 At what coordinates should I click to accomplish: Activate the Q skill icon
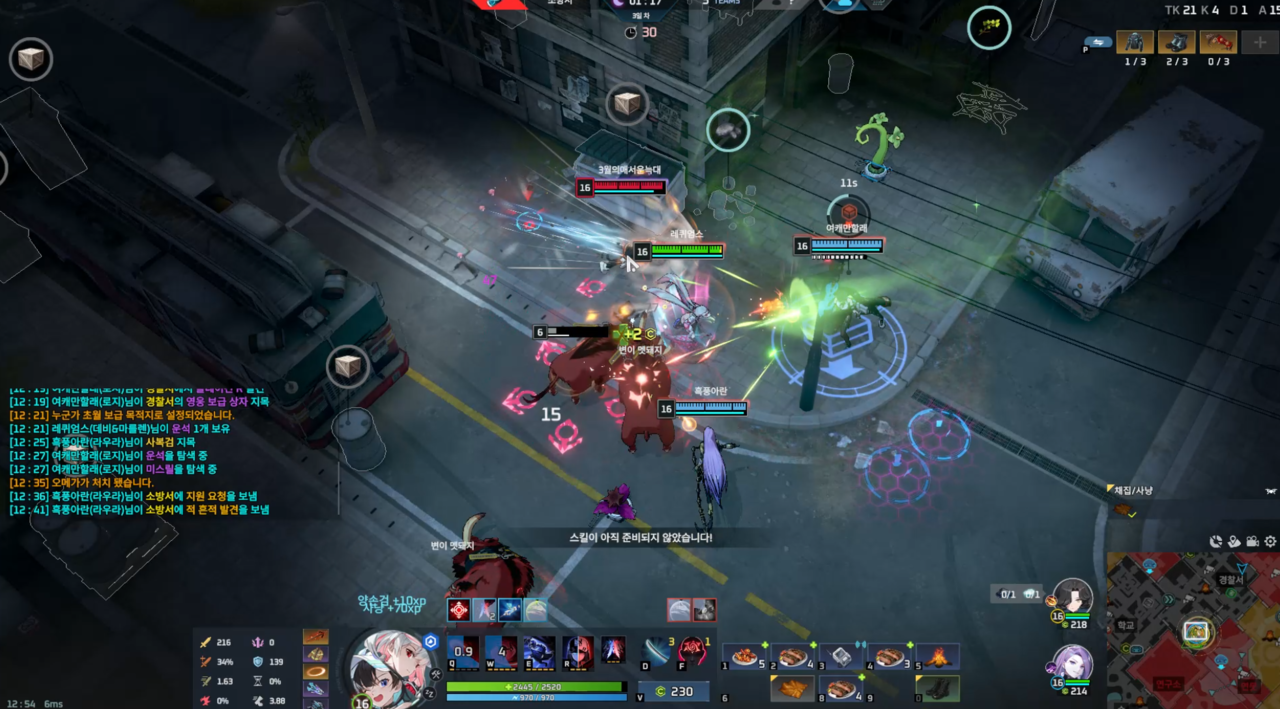coord(462,652)
